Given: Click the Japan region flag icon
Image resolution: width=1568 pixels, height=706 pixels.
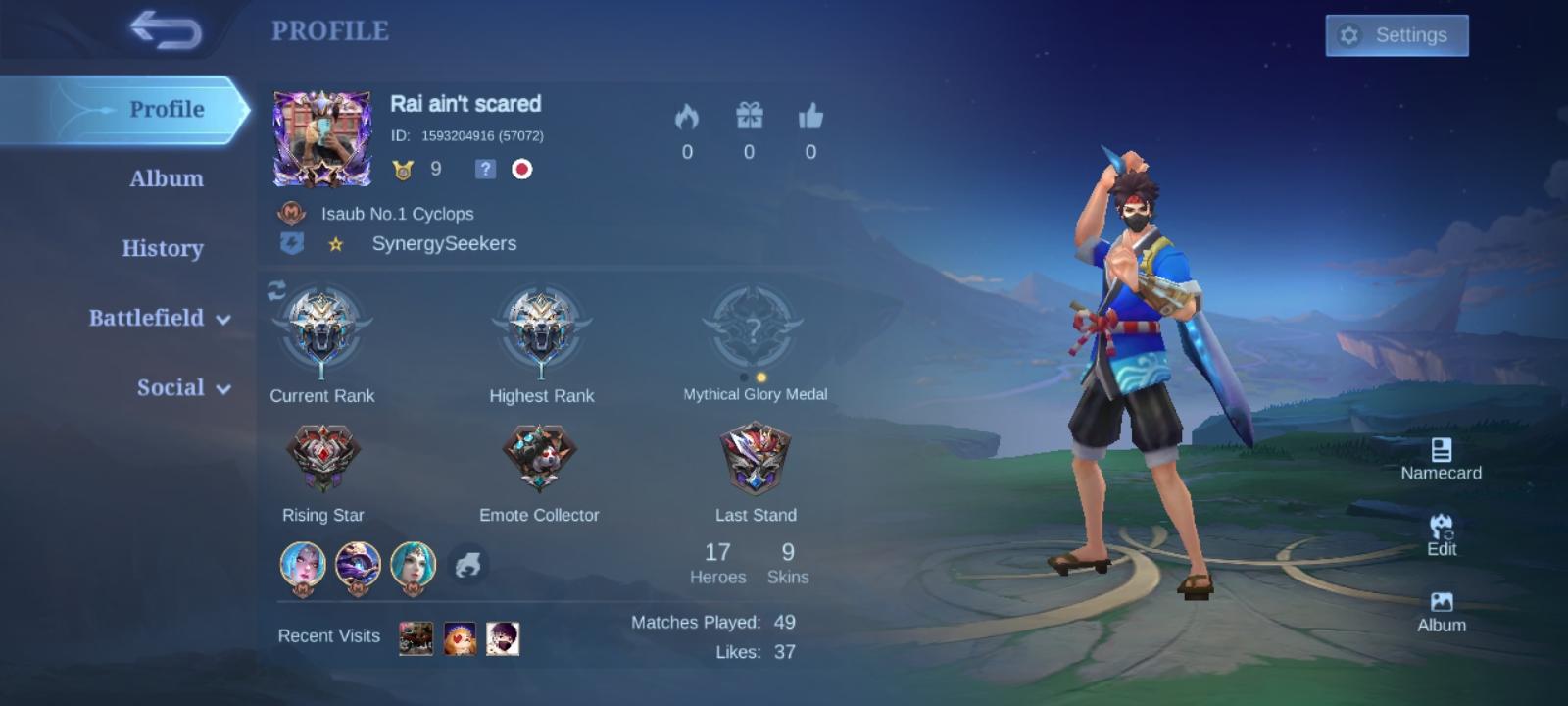Looking at the screenshot, I should tap(521, 170).
